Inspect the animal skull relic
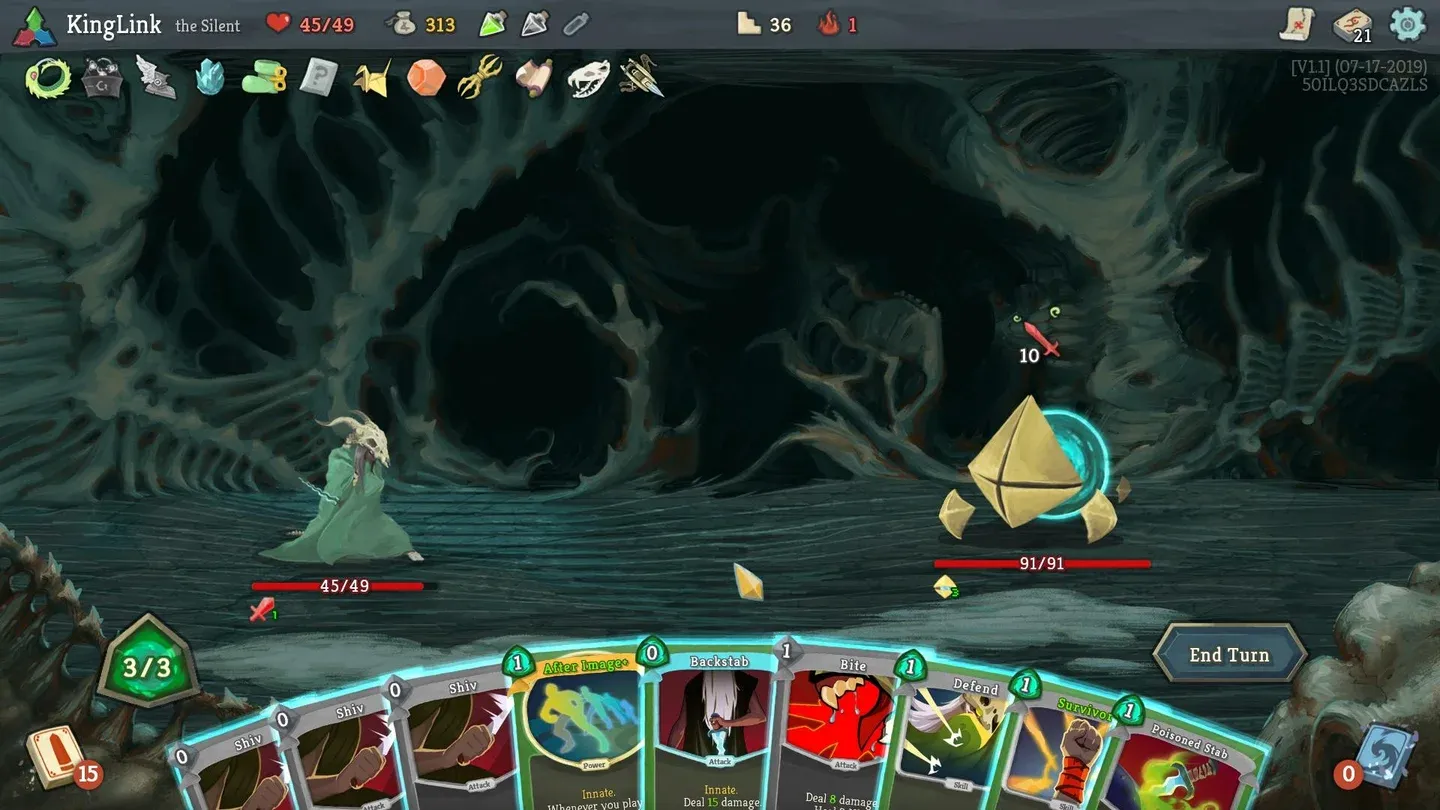Screen dimensions: 1440x810 point(588,78)
